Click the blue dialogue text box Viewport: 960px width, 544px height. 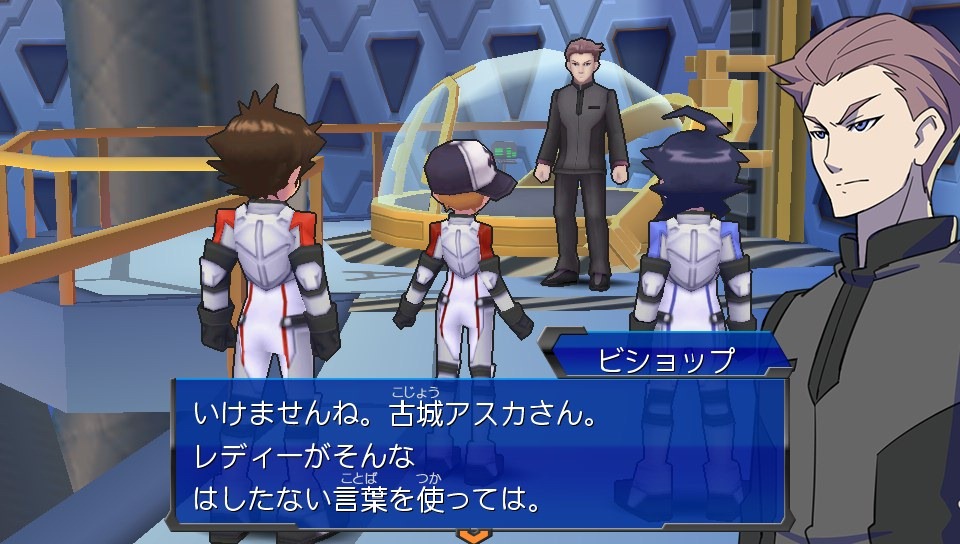(x=480, y=452)
